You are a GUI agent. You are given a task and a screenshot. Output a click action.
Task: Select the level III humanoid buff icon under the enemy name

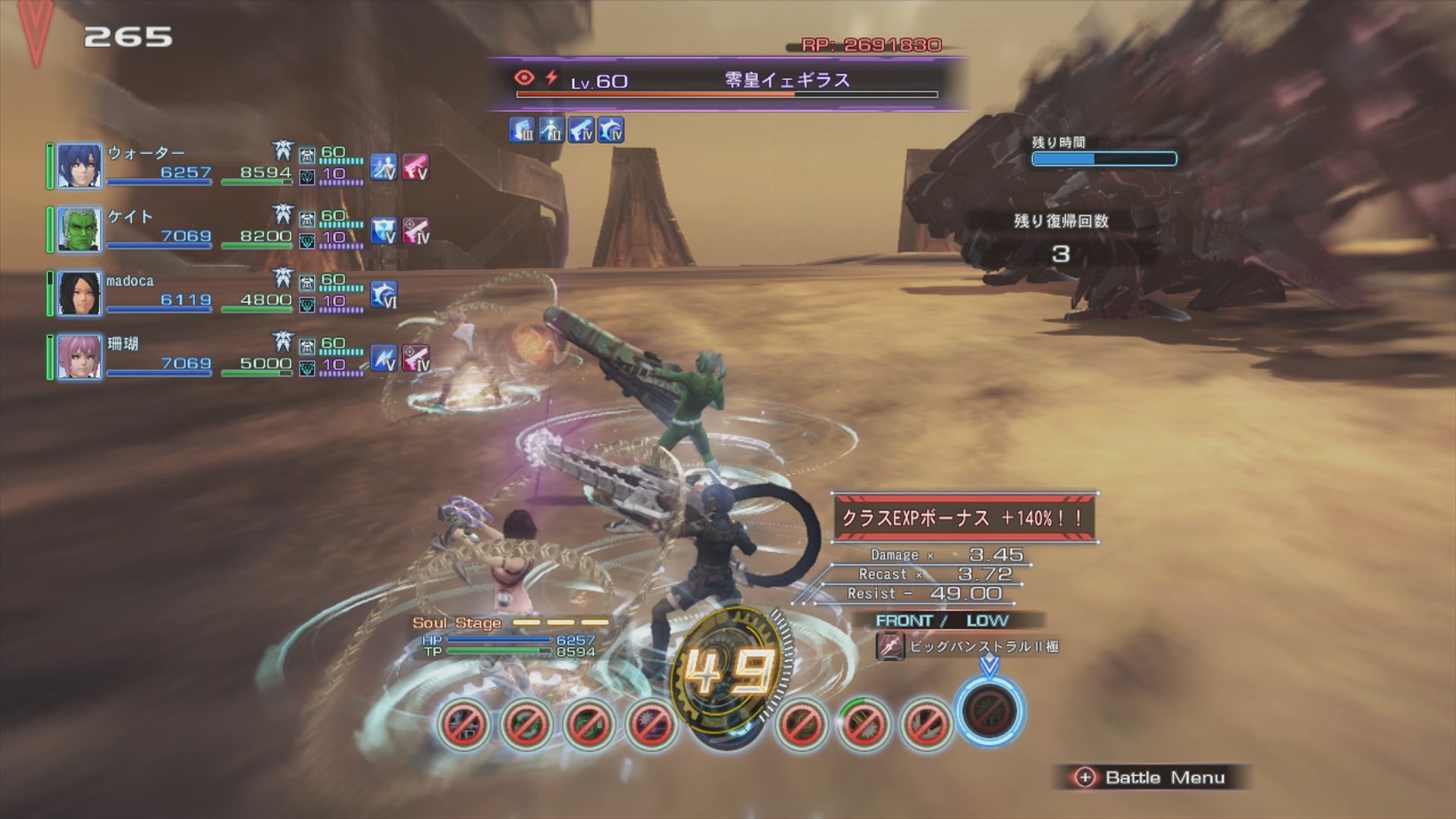pos(551,130)
